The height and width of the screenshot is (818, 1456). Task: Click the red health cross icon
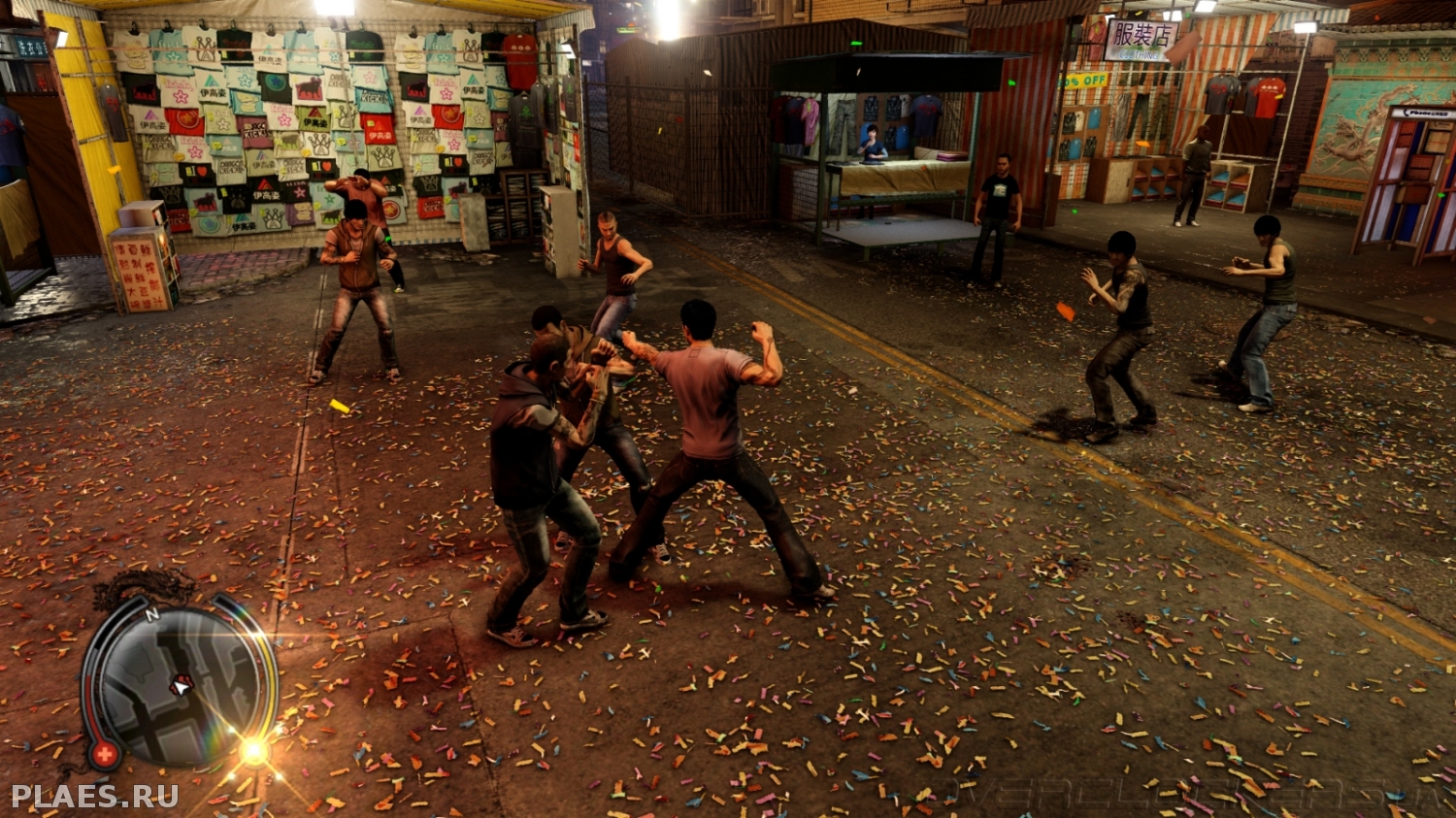(x=103, y=753)
